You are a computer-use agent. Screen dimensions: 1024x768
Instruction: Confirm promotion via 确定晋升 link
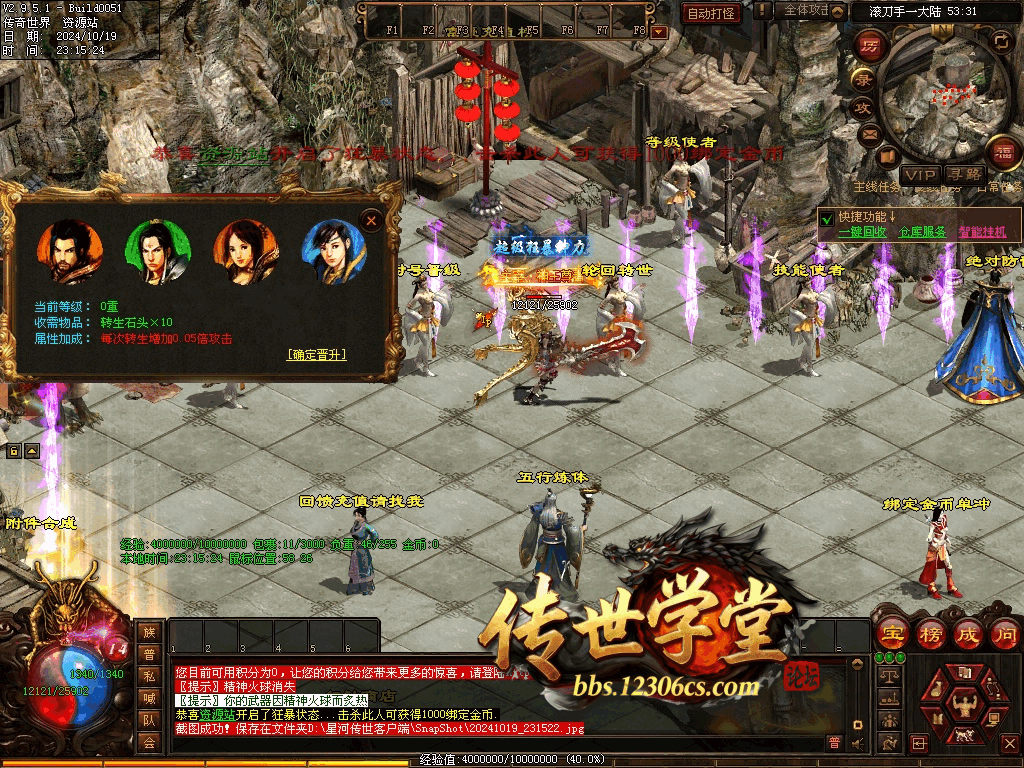click(x=317, y=354)
